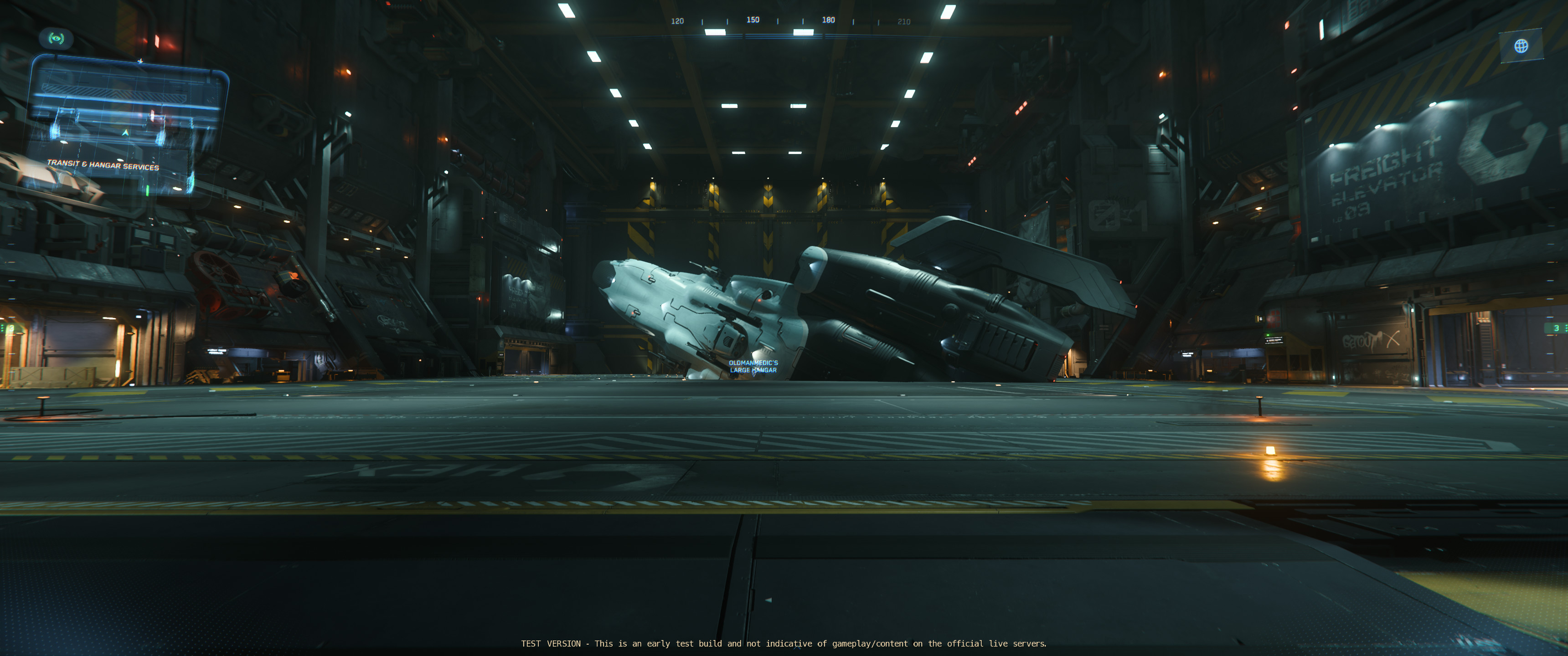This screenshot has height=656, width=1568.
Task: Click the white waypoint marker above the minimap
Action: click(x=140, y=61)
